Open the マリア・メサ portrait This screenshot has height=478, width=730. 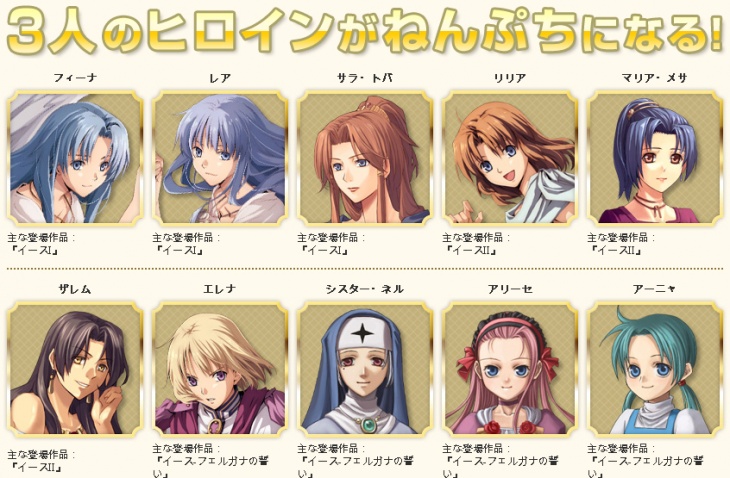coord(655,157)
